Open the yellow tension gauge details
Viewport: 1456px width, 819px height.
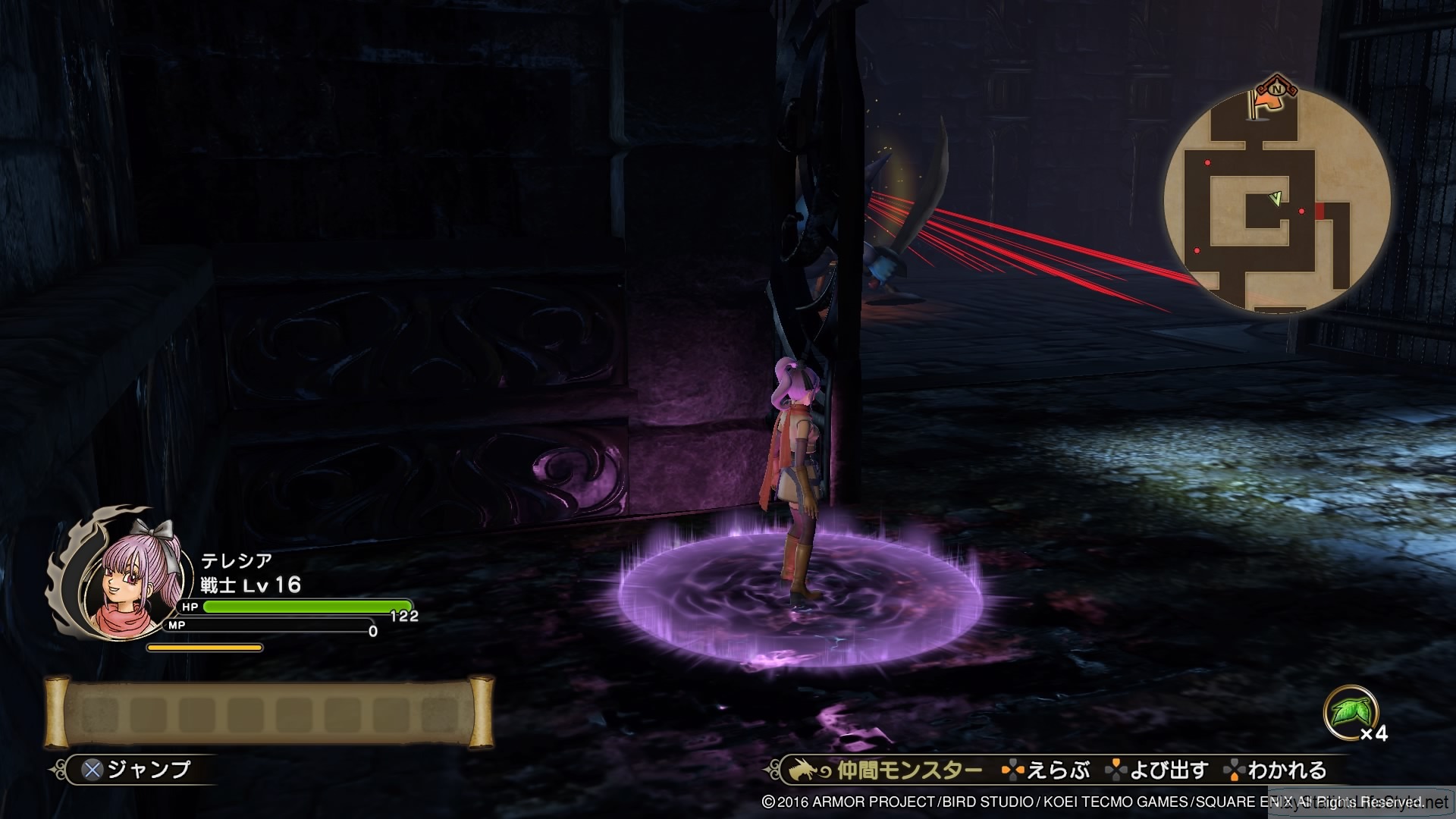205,647
